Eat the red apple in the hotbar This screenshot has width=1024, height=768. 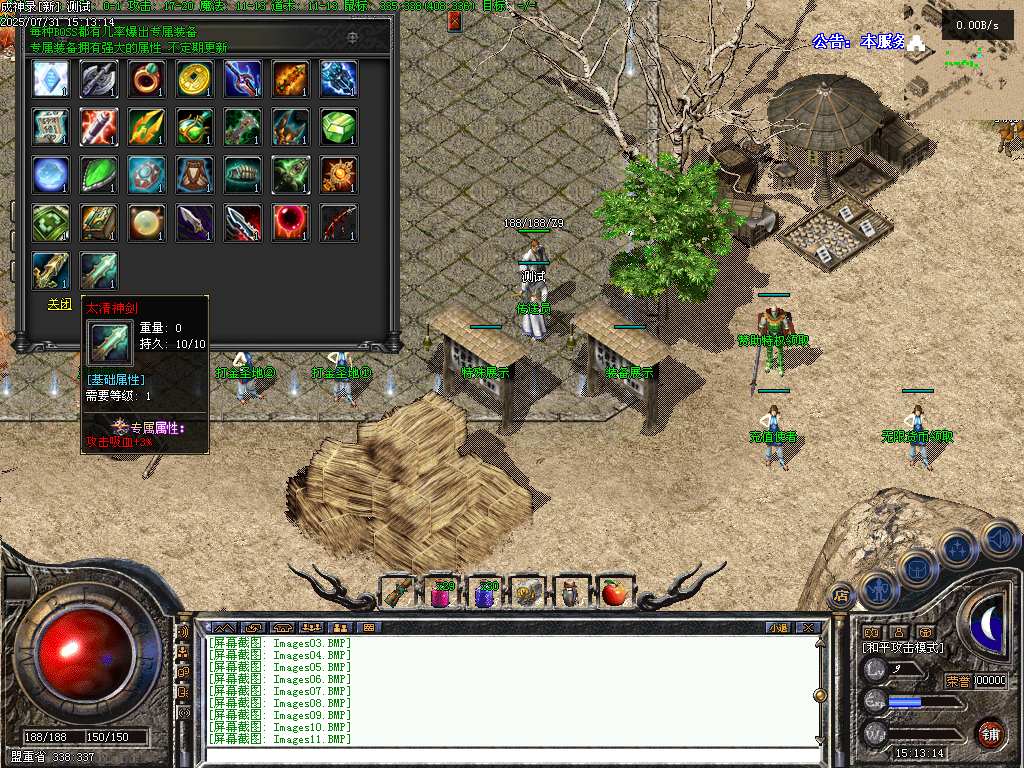[x=614, y=593]
